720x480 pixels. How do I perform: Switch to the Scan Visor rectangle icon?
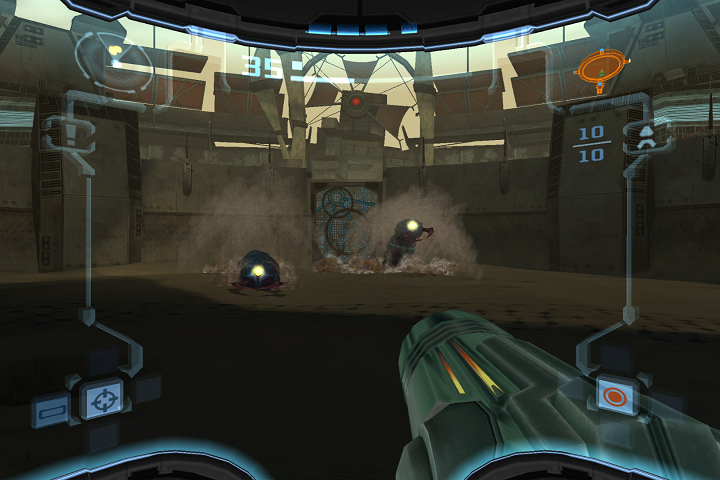(x=50, y=409)
